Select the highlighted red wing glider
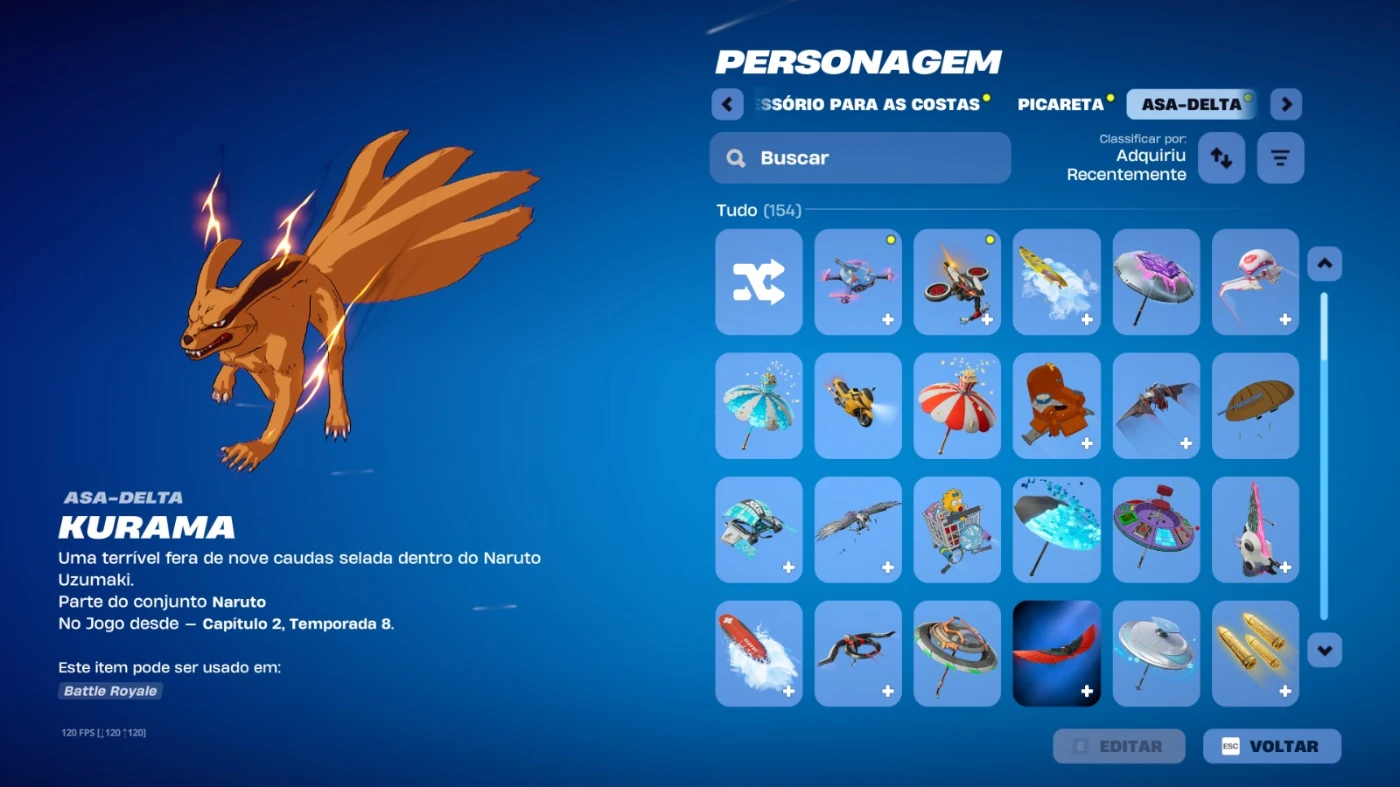 click(1056, 653)
